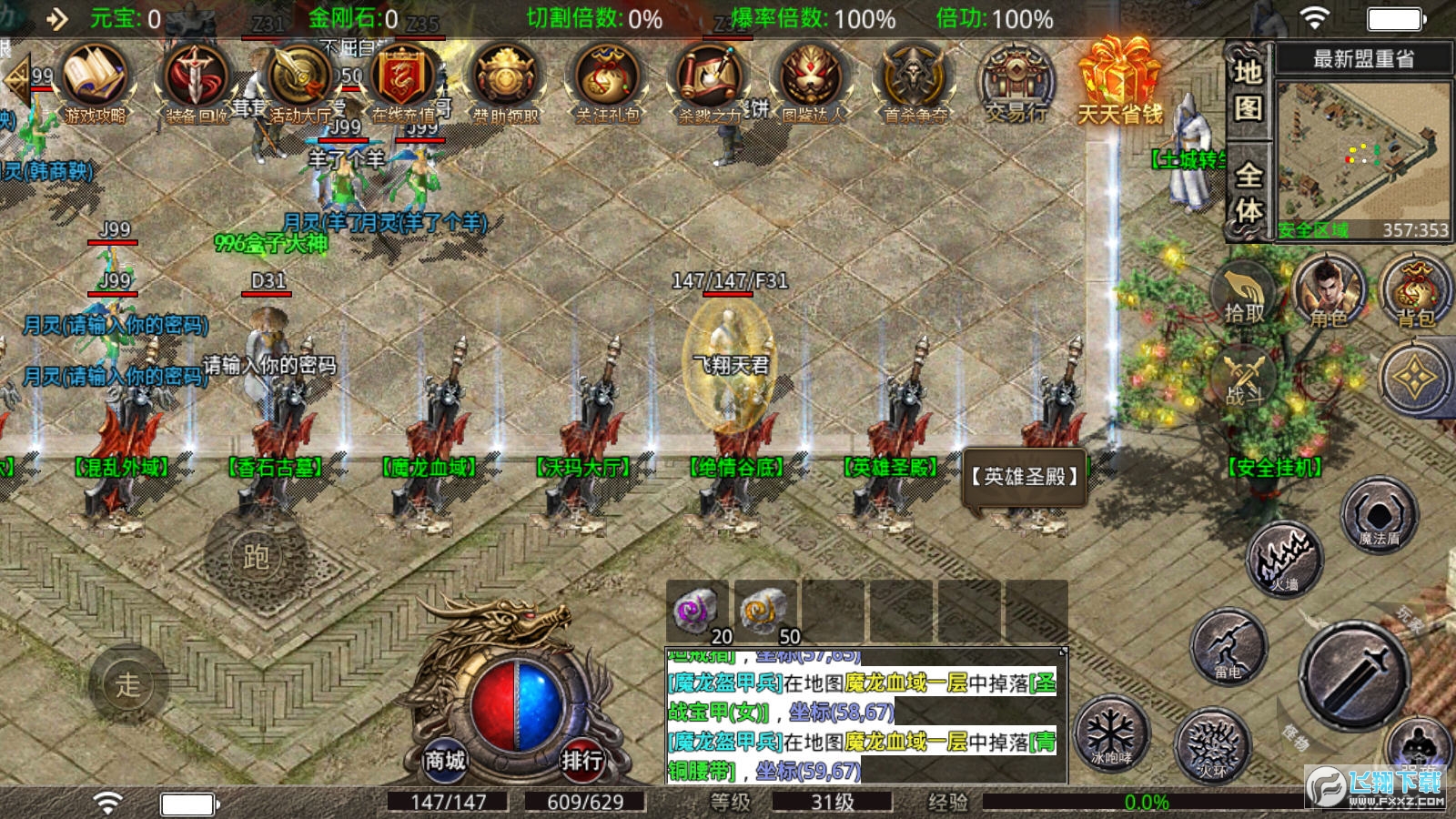The width and height of the screenshot is (1456, 819).
Task: Open the 天天省钱 gift box promotion
Action: (1120, 82)
